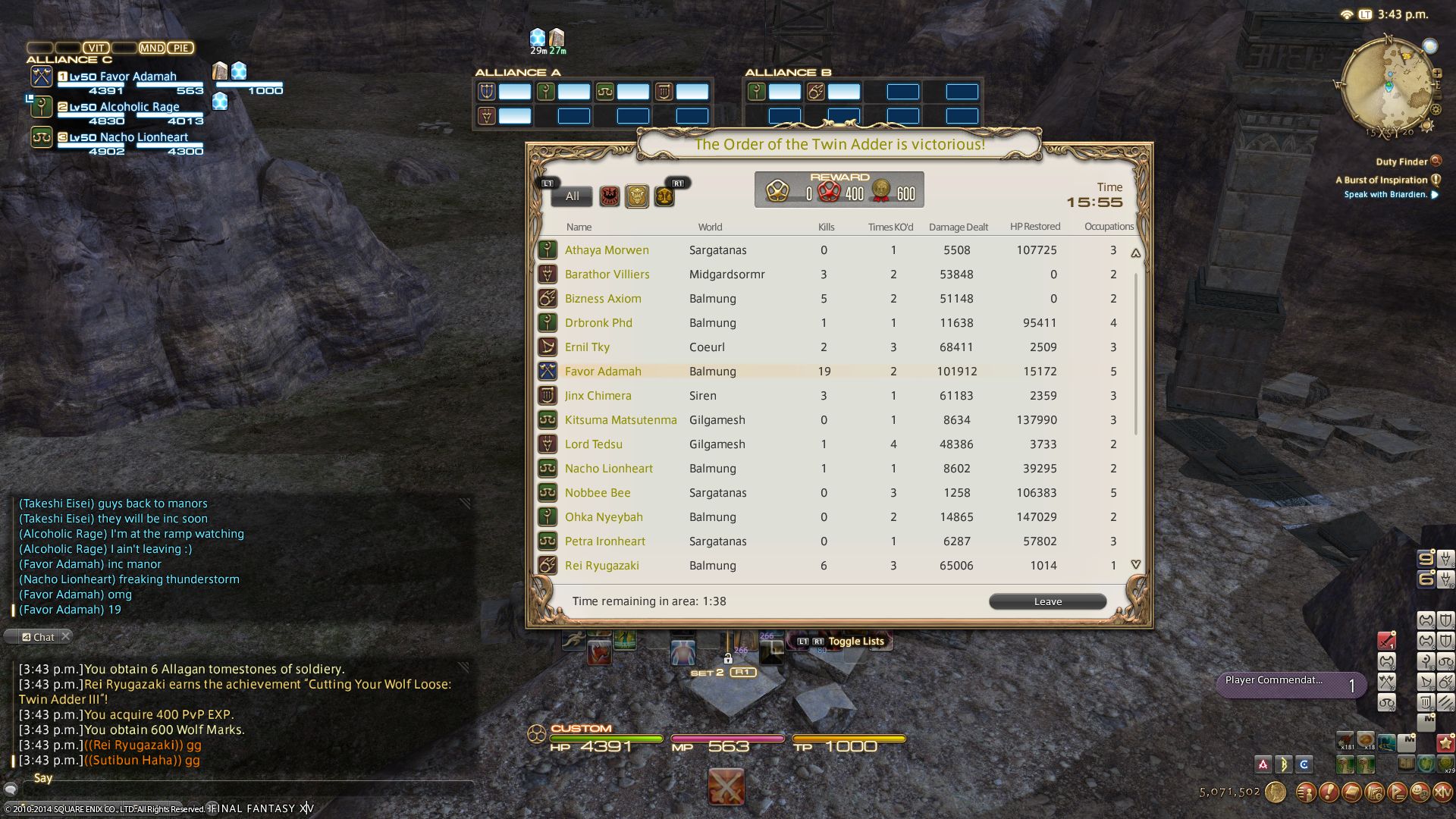Select the Damage Dealt column header
This screenshot has width=1456, height=819.
click(x=958, y=227)
